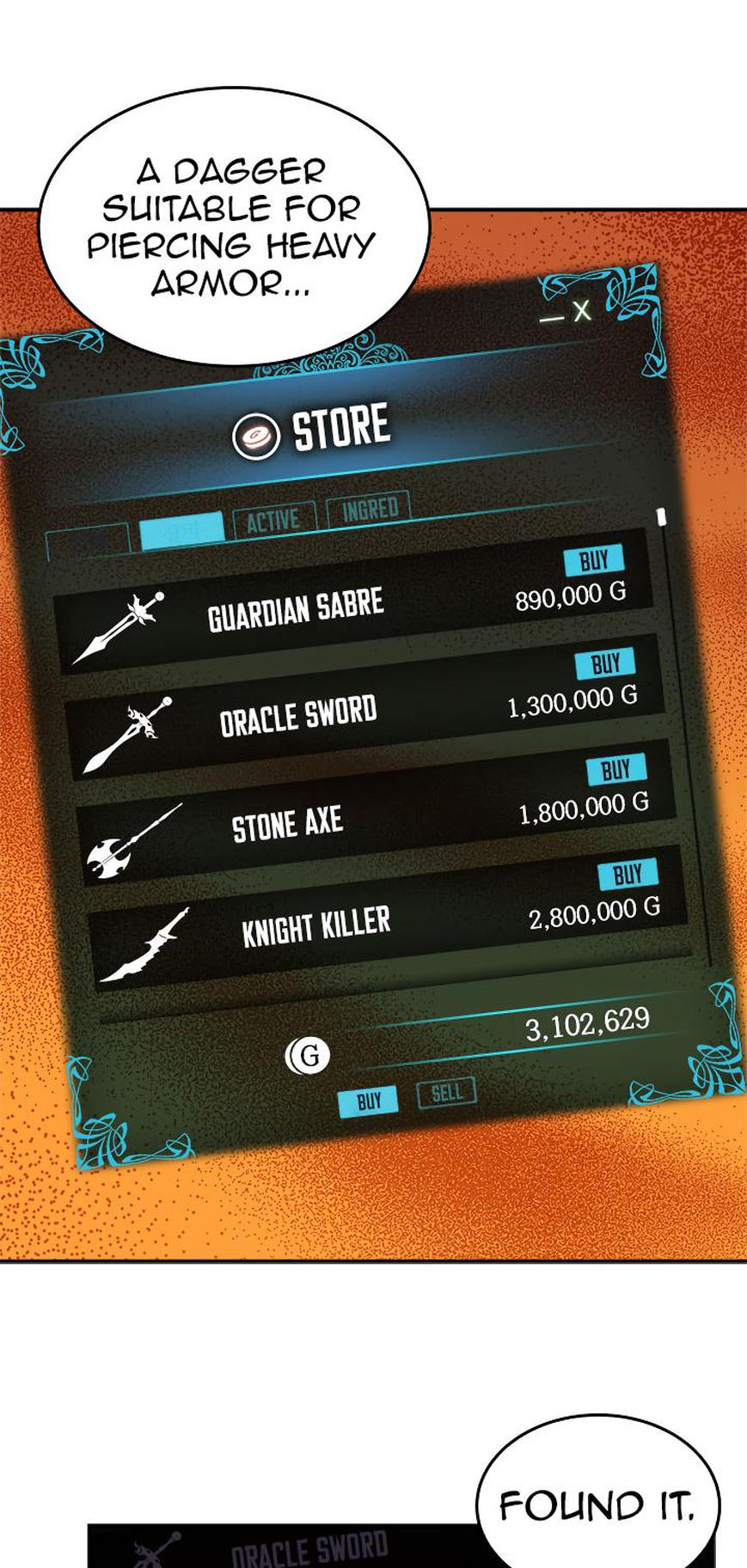Open the Ingred tab
The width and height of the screenshot is (747, 1568).
(x=370, y=509)
